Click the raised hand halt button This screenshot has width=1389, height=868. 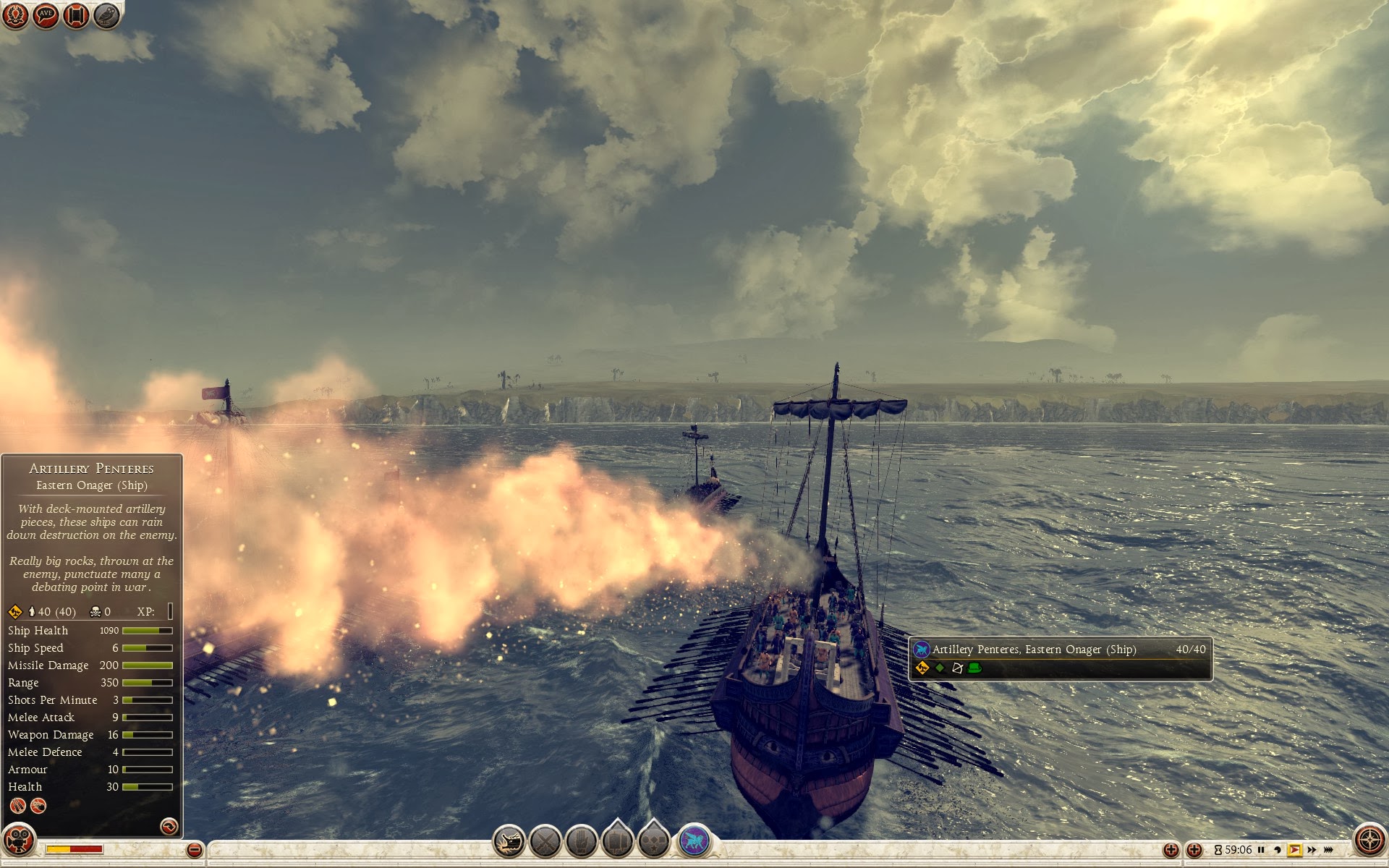click(582, 842)
